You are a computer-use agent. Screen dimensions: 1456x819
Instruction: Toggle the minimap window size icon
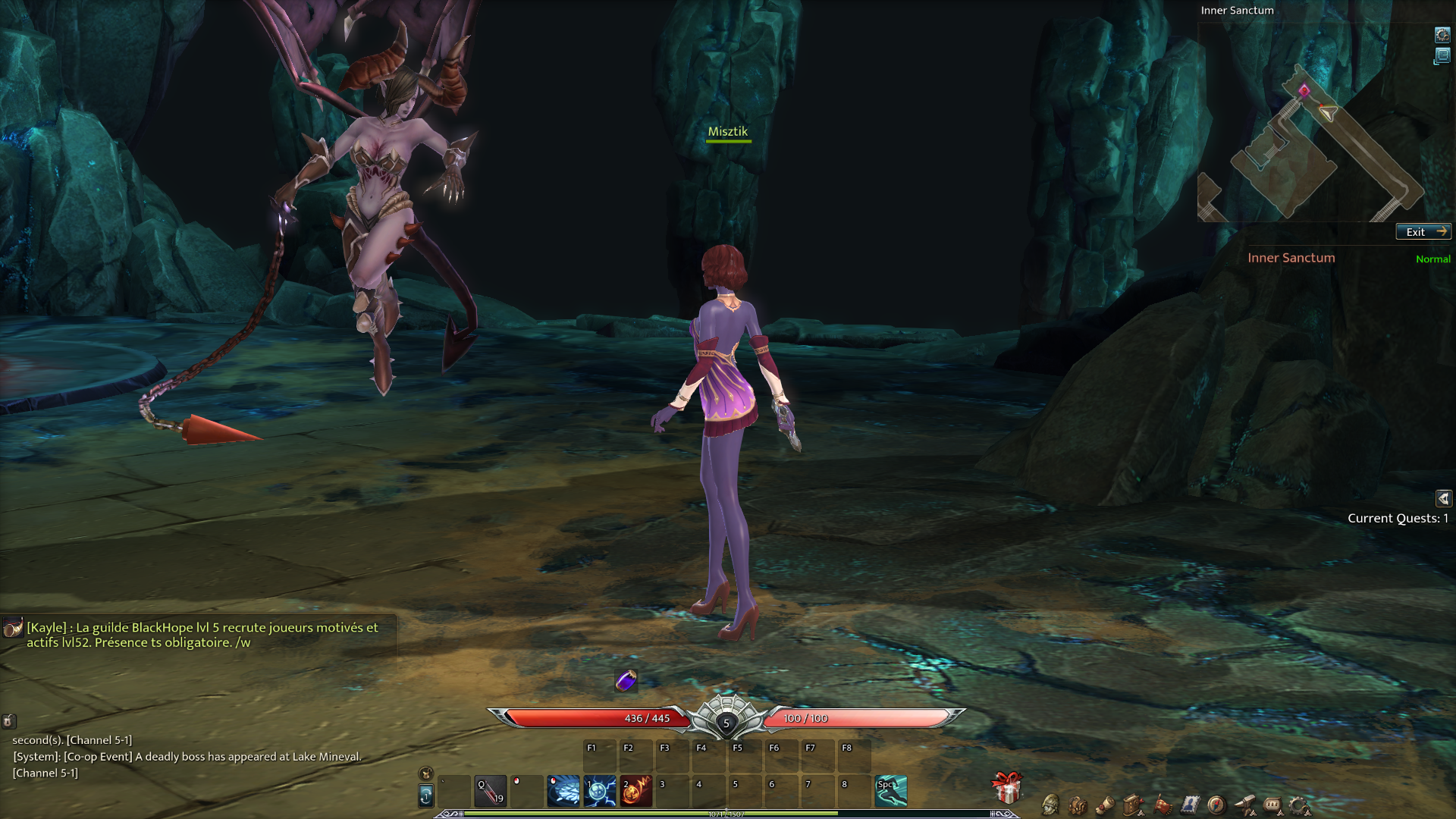coord(1442,56)
